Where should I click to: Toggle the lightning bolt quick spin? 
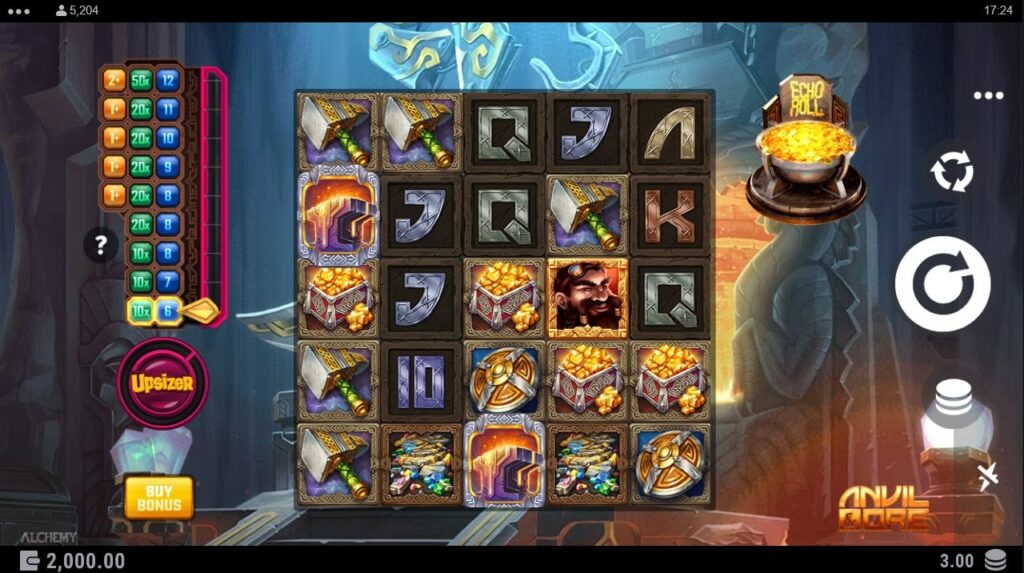987,477
